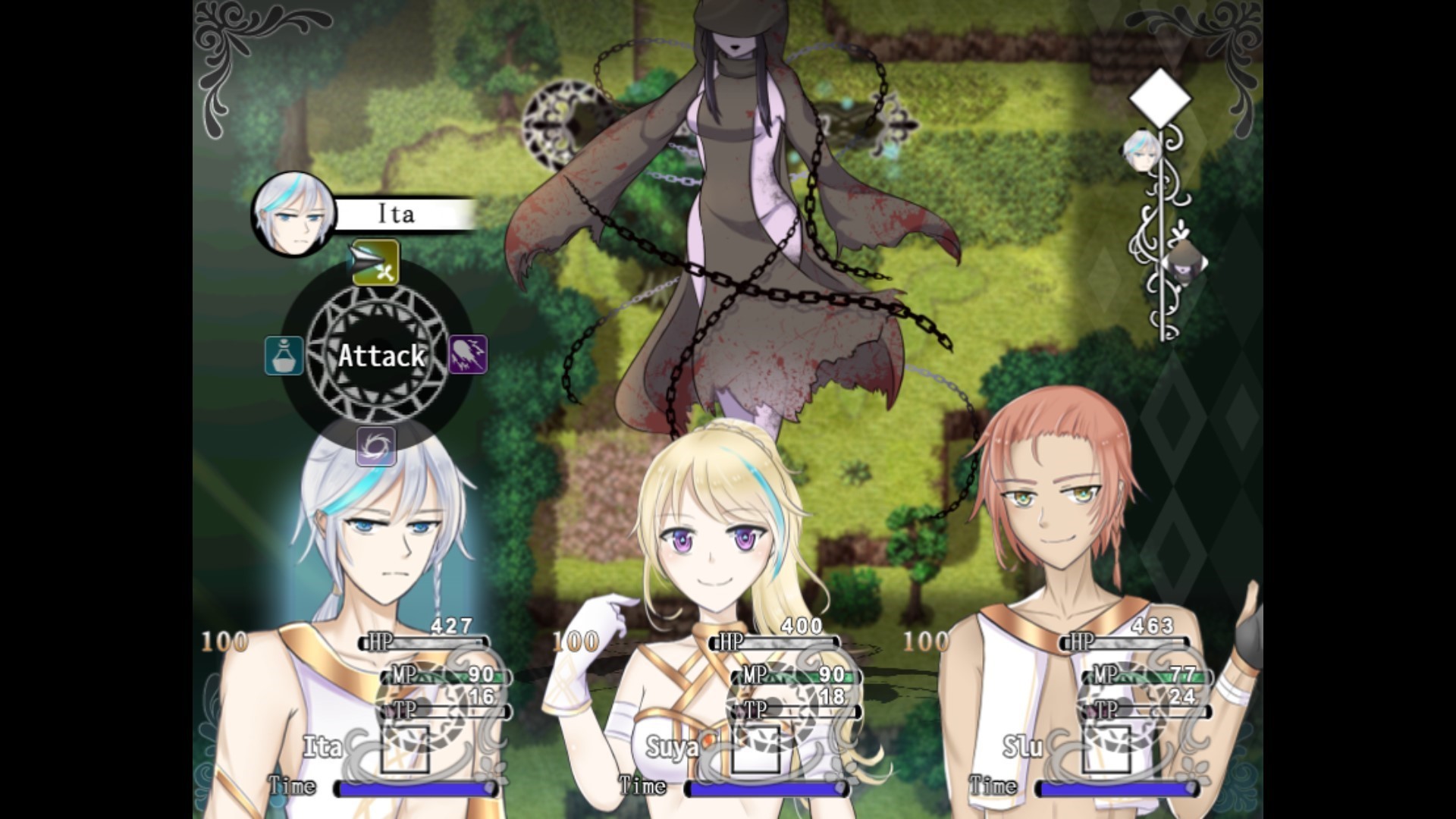Open the circular command ring center labeled Attack

coord(381,355)
